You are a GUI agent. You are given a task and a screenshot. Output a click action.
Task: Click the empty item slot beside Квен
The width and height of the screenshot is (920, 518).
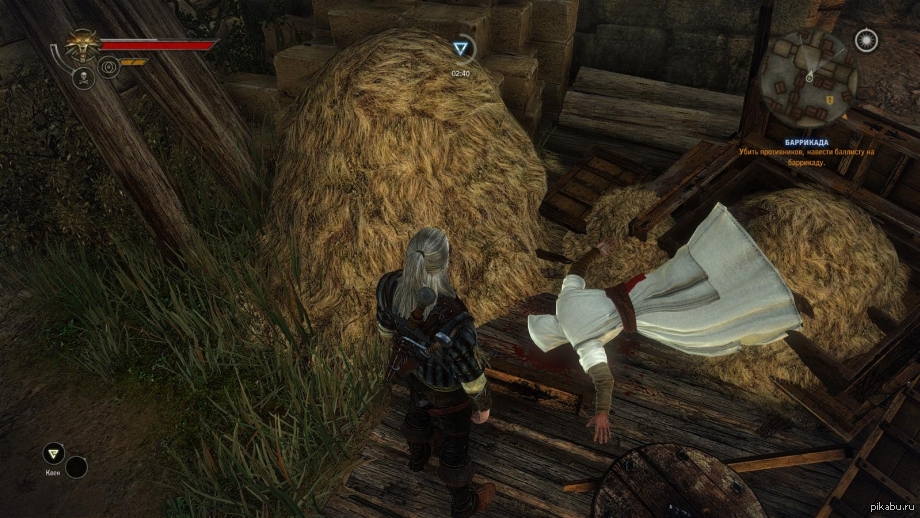76,466
